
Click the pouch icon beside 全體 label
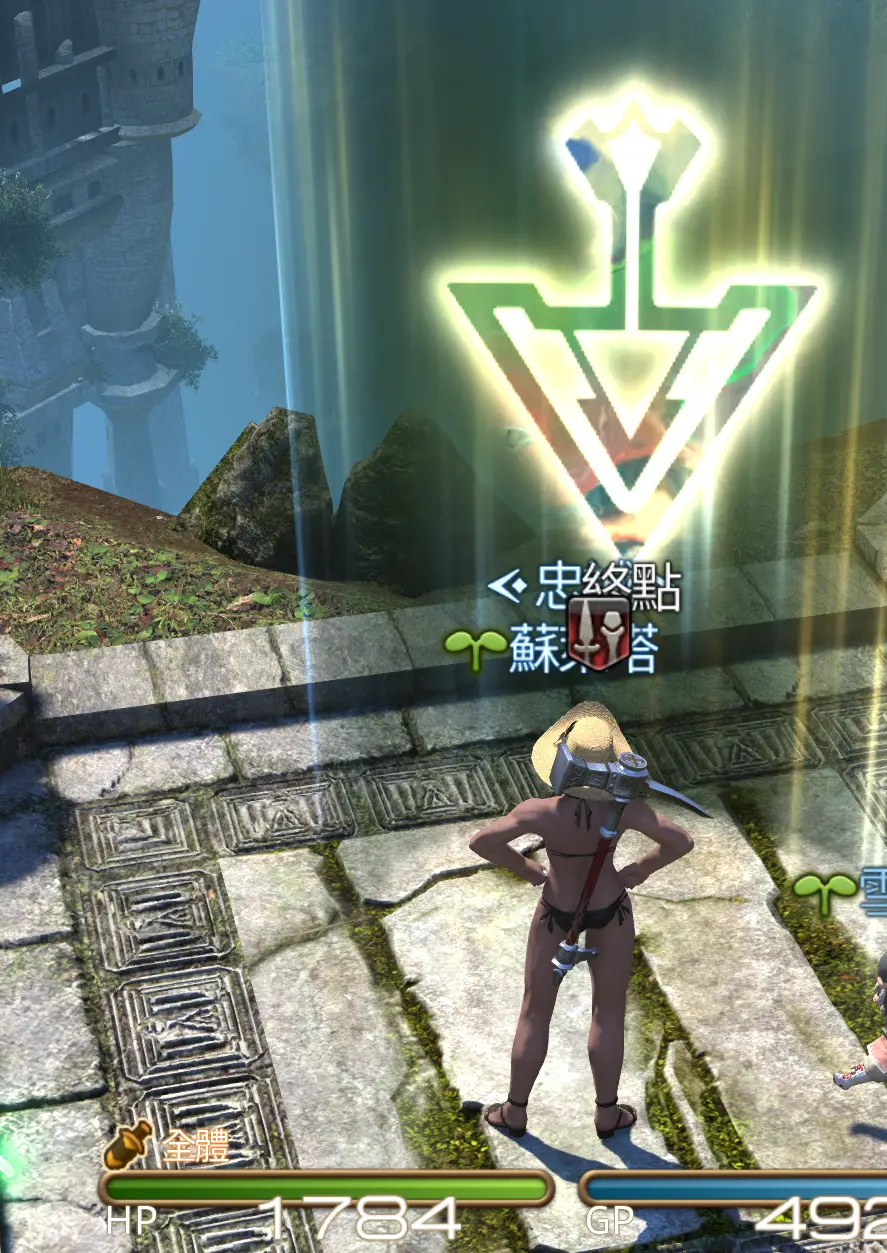point(127,1145)
